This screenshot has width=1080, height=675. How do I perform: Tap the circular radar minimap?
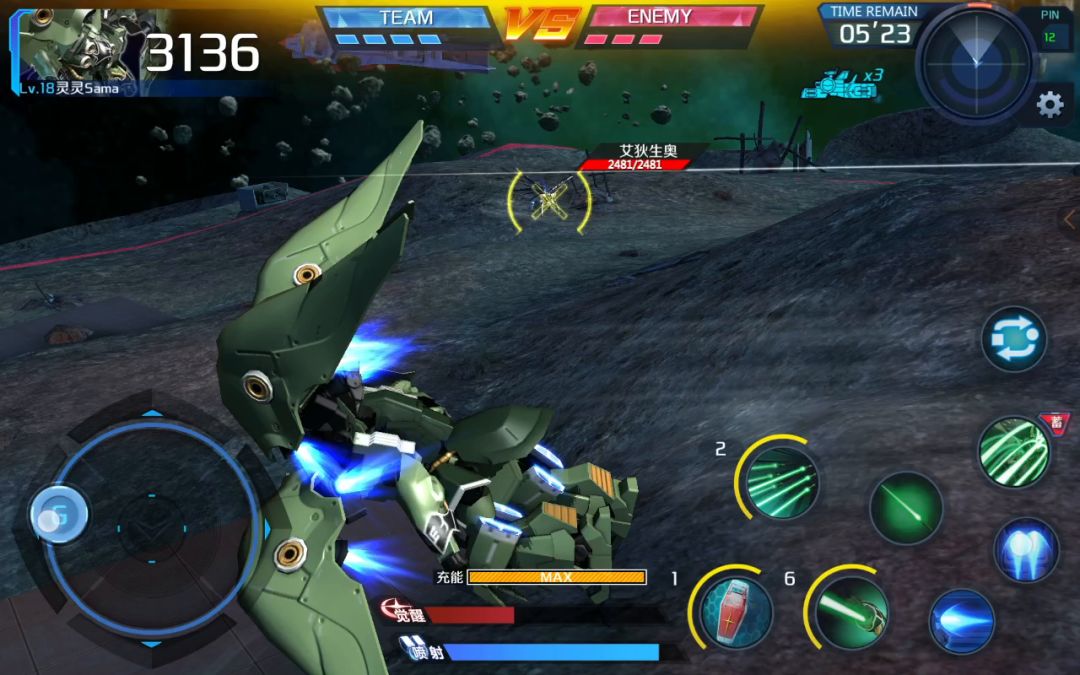pyautogui.click(x=975, y=62)
